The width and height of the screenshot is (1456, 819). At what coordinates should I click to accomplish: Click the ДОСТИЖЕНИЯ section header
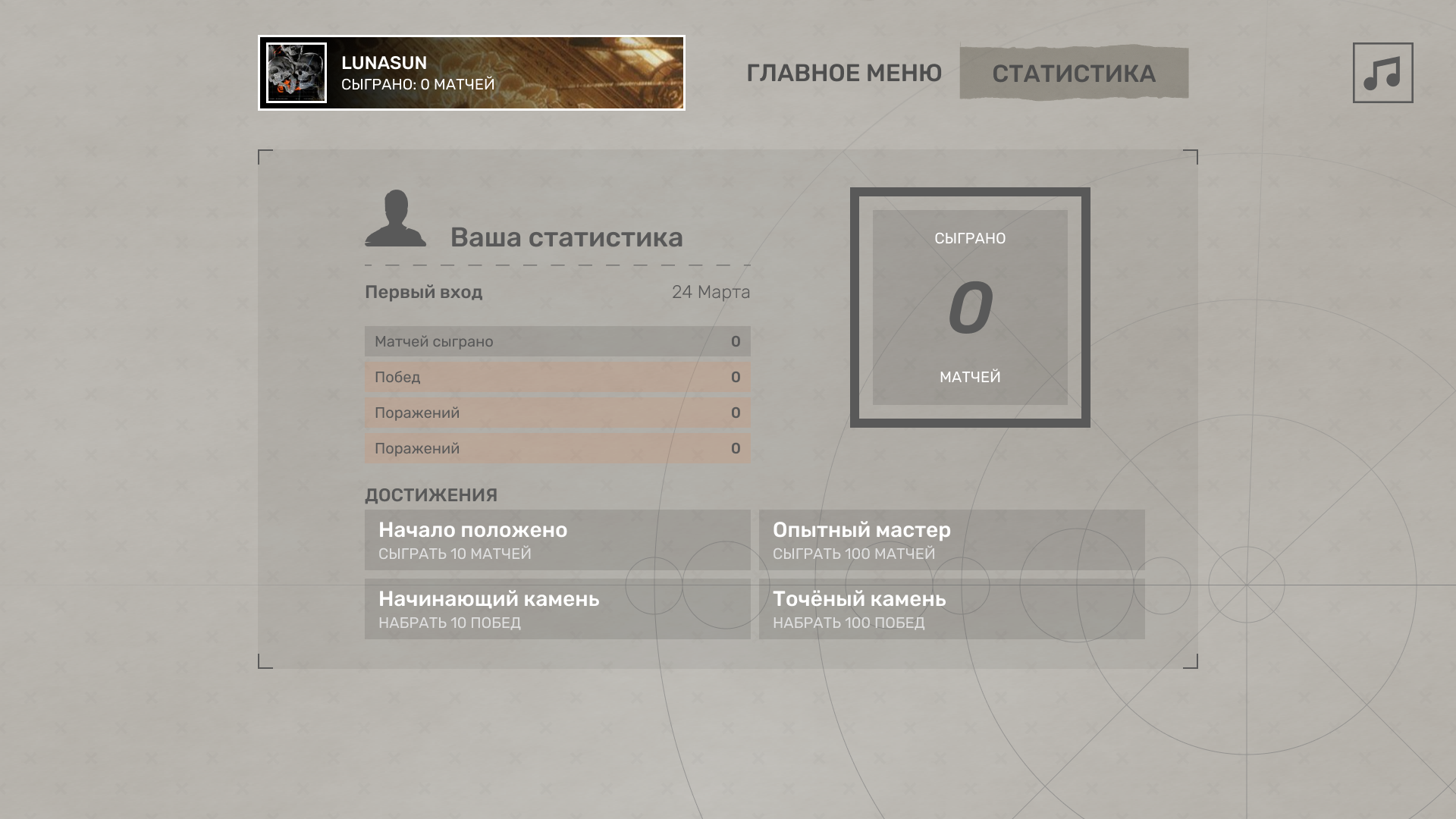(x=430, y=494)
